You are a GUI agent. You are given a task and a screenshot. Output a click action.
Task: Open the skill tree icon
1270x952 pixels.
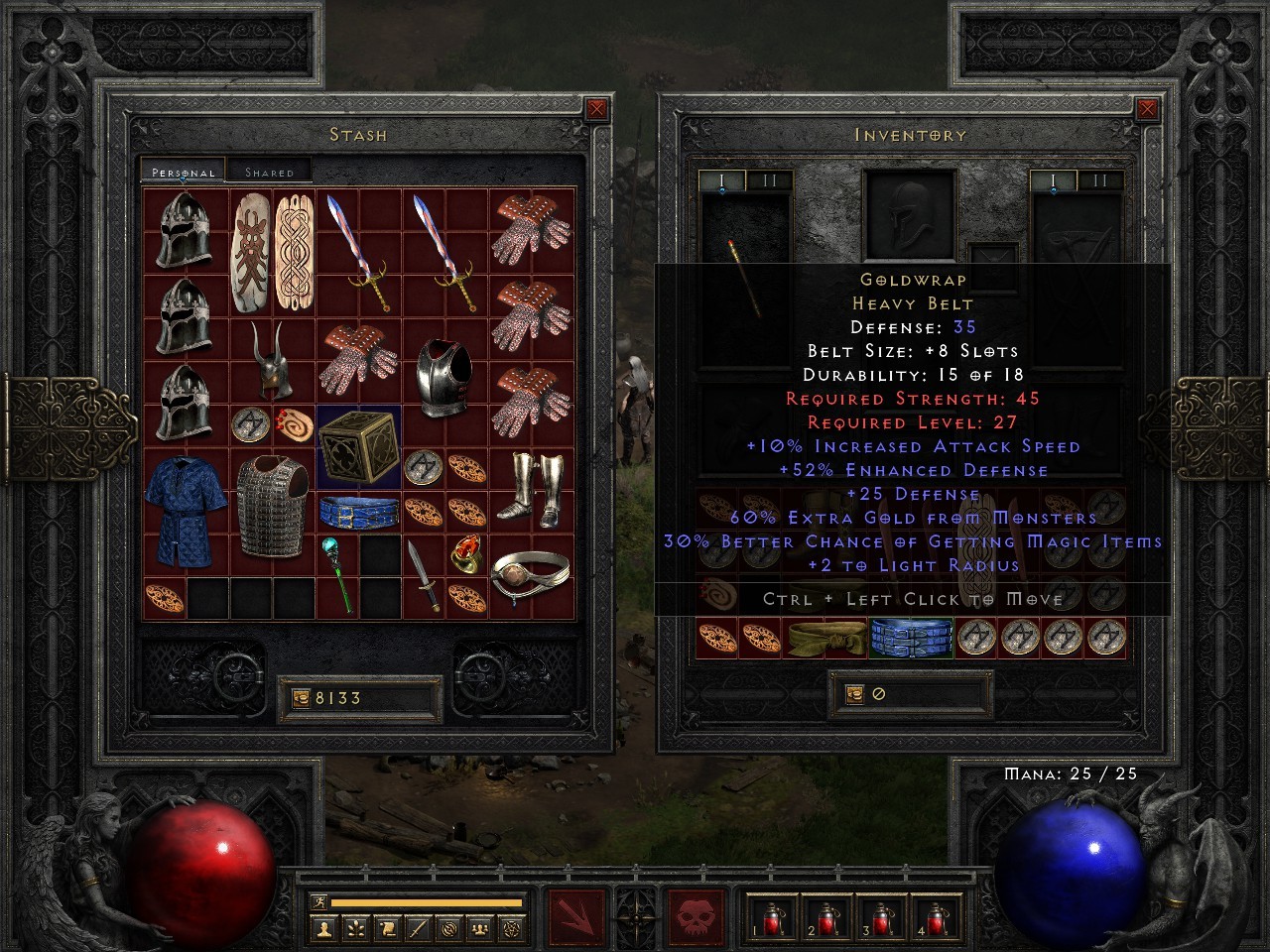click(355, 927)
